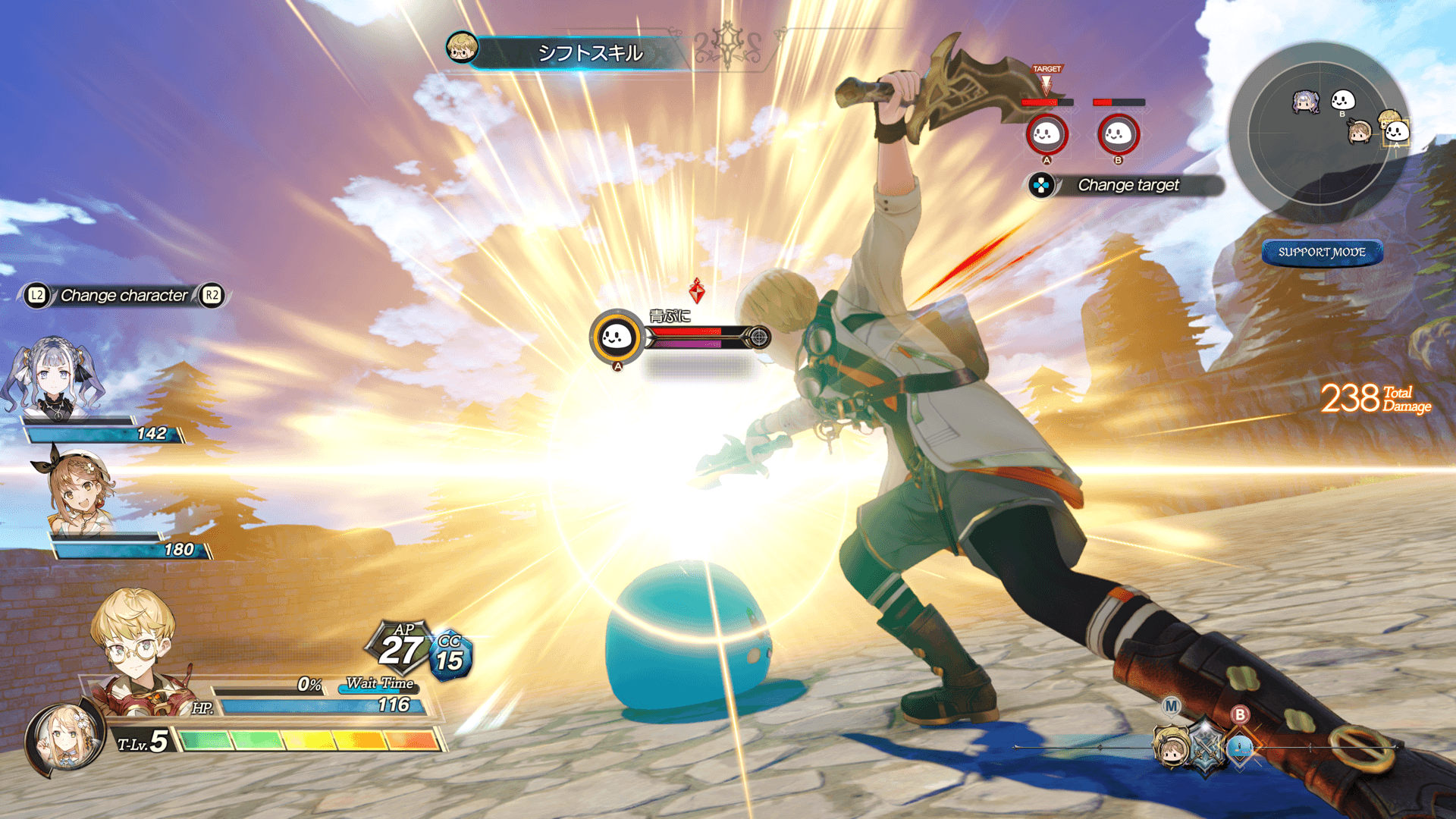This screenshot has height=819, width=1456.
Task: Target enemy B icon in the target list
Action: point(1118,134)
